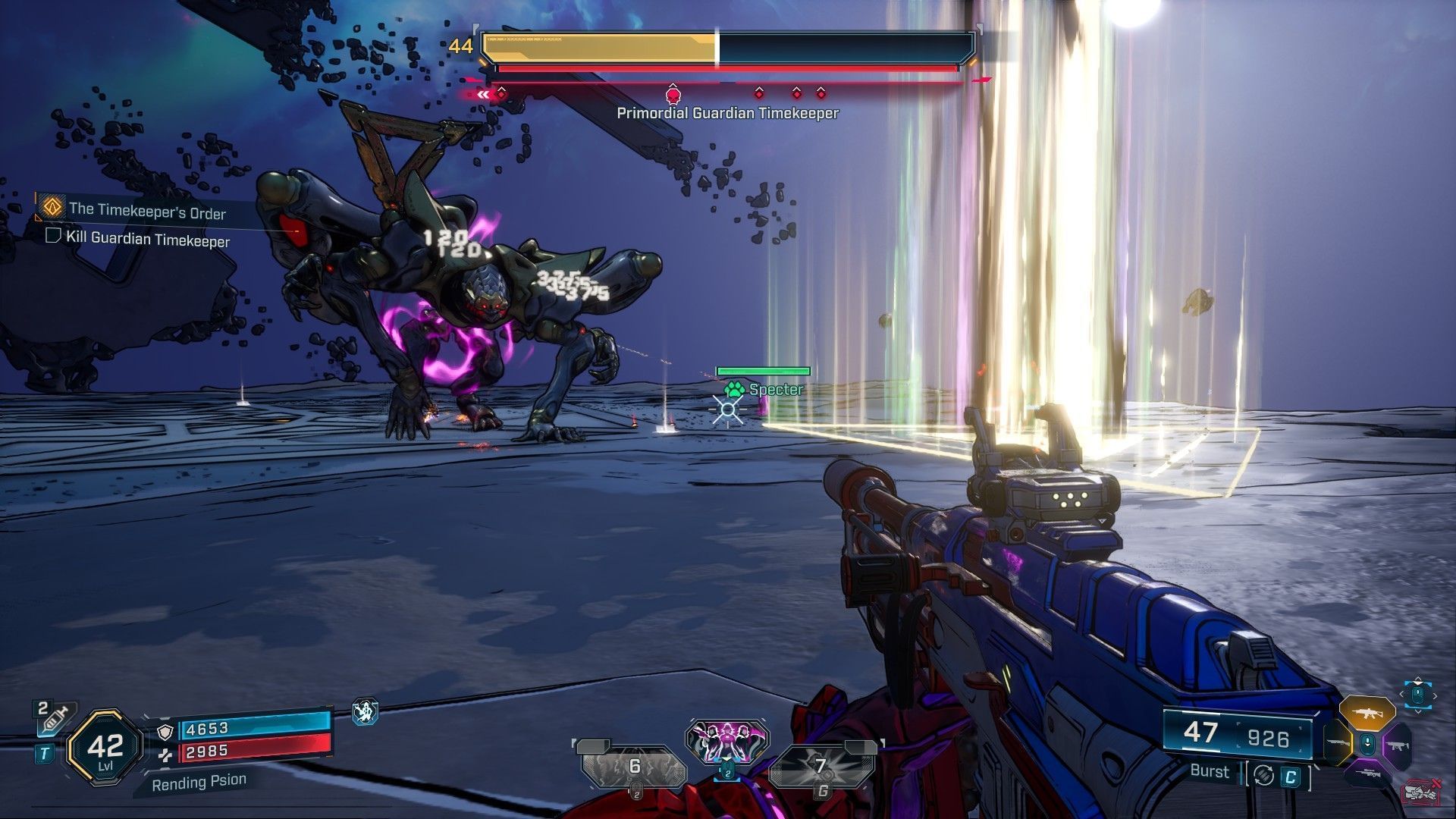The image size is (1456, 819).
Task: Select the greyed slot showing 7
Action: [820, 767]
